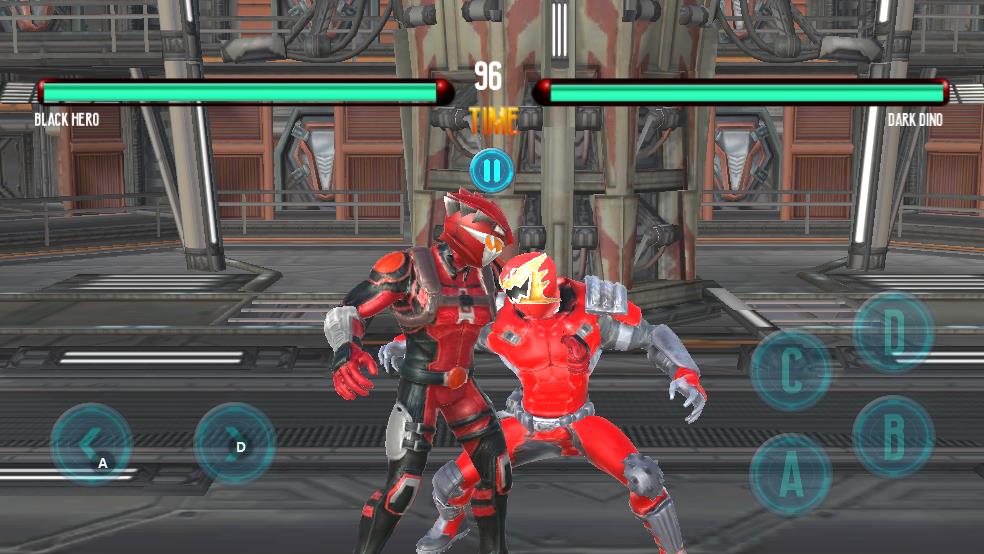Viewport: 984px width, 554px height.
Task: Pause the fight with the pause button
Action: pyautogui.click(x=491, y=170)
